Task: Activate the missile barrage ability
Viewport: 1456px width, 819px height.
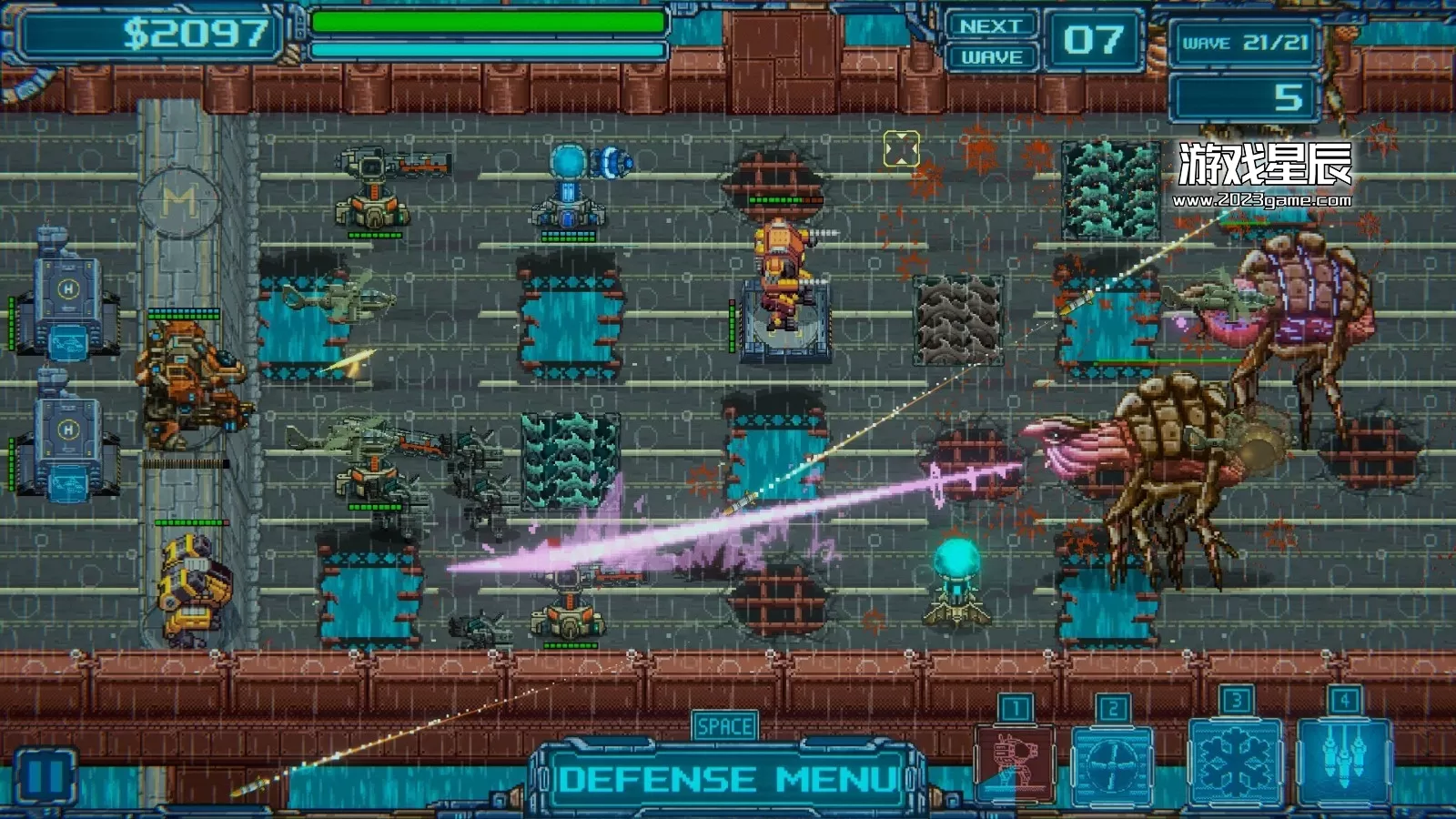Action: pos(1344,761)
